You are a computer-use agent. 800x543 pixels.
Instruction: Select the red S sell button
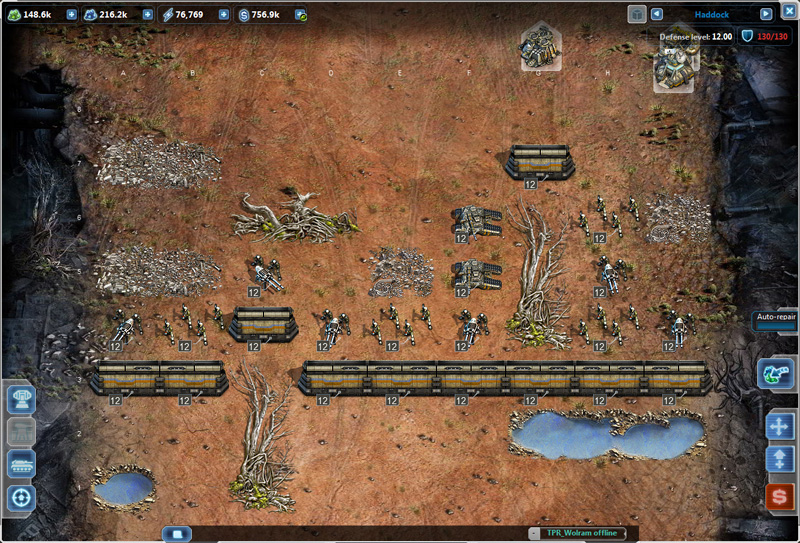click(780, 495)
